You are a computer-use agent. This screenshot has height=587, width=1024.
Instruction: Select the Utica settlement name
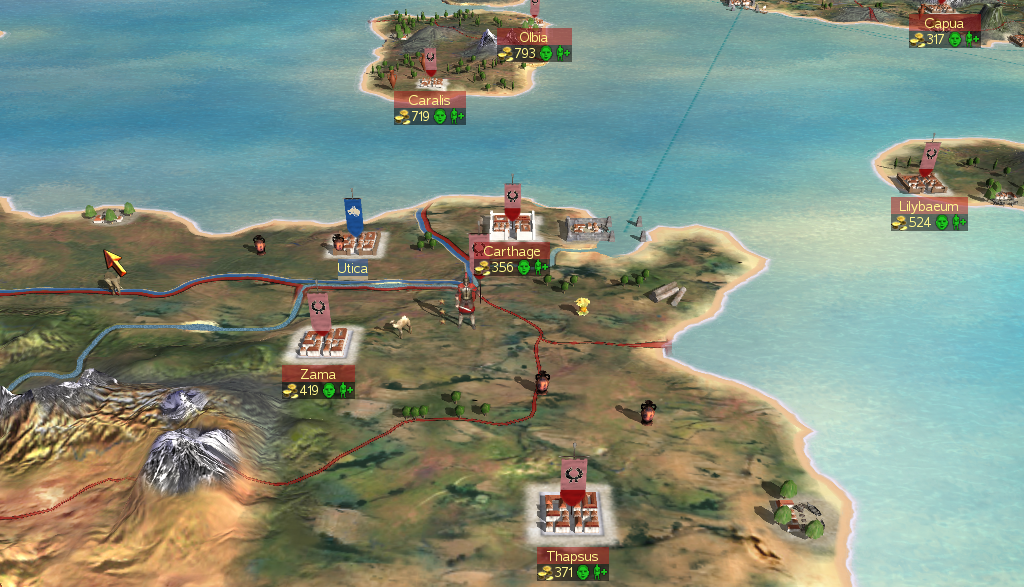click(352, 268)
